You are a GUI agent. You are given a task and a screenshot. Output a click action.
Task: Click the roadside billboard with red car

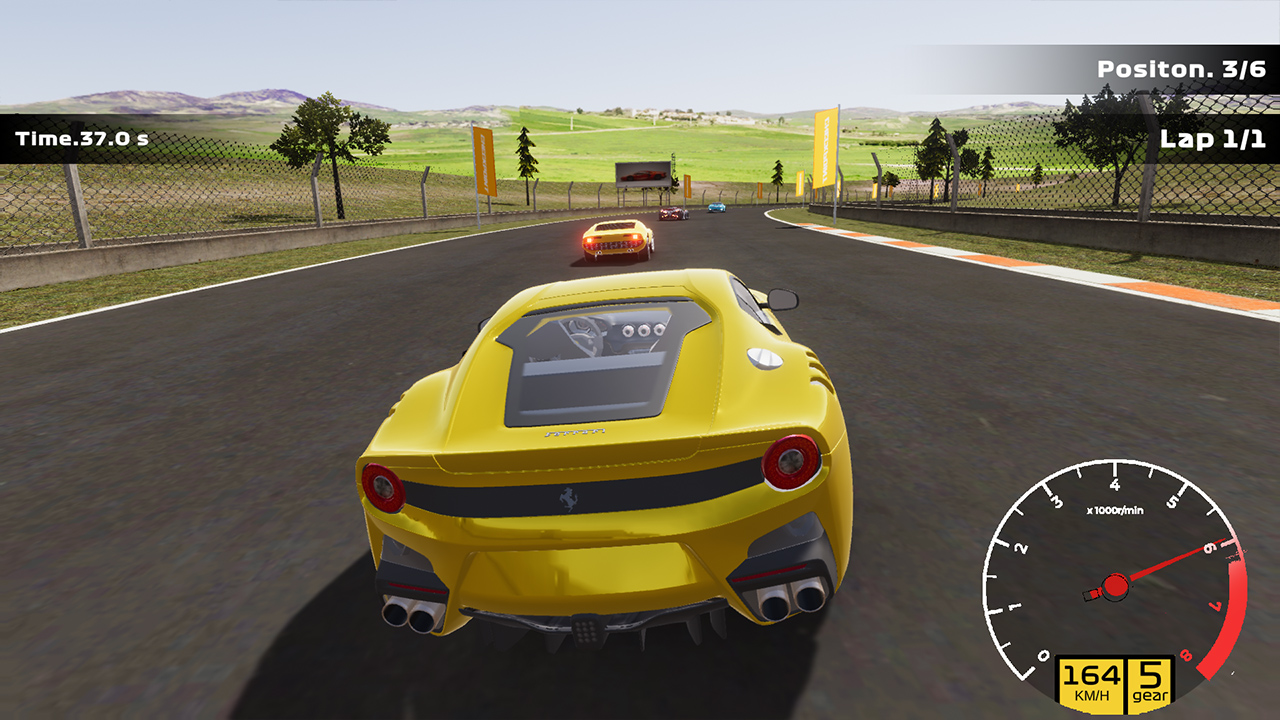tap(644, 173)
